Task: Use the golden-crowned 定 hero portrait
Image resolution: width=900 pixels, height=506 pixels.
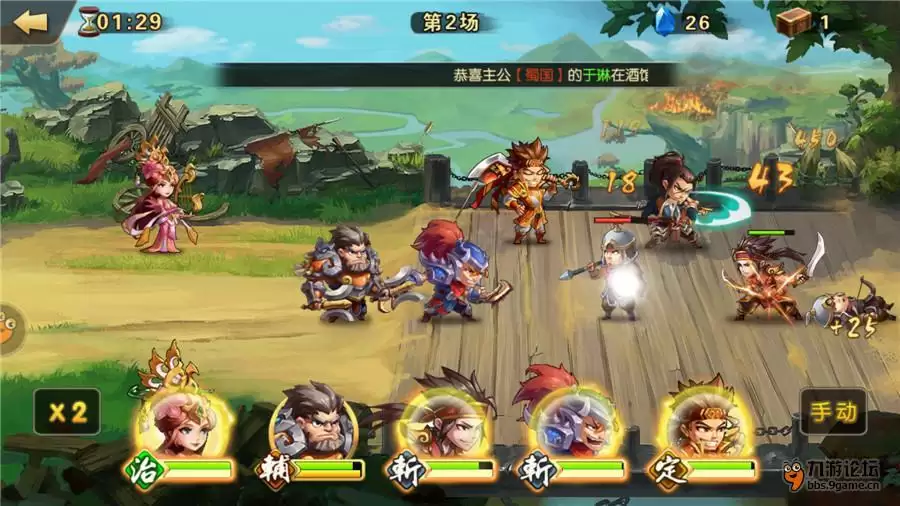Action: [x=703, y=422]
